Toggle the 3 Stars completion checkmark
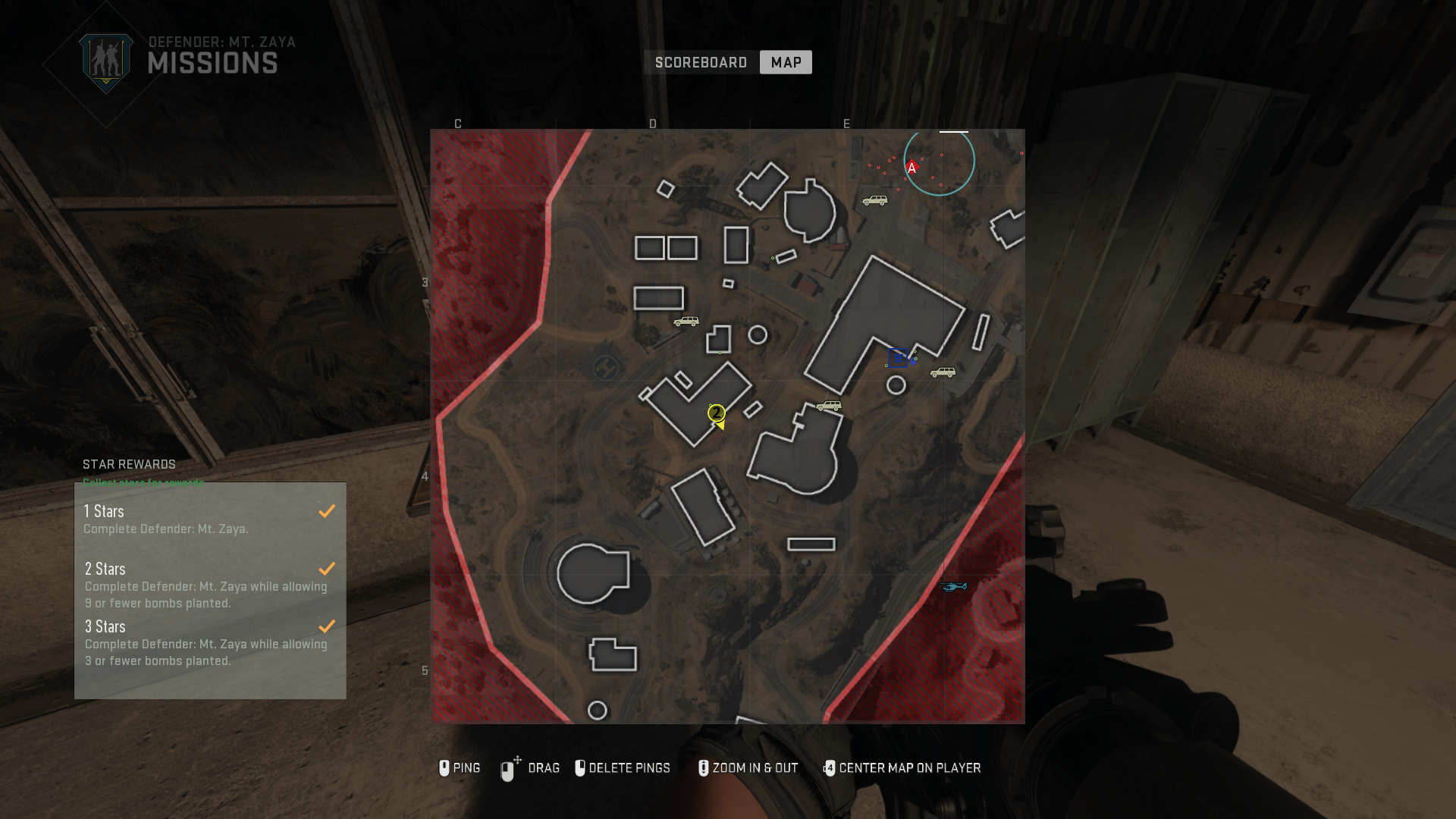Screen dimensions: 1456x819 tap(327, 626)
